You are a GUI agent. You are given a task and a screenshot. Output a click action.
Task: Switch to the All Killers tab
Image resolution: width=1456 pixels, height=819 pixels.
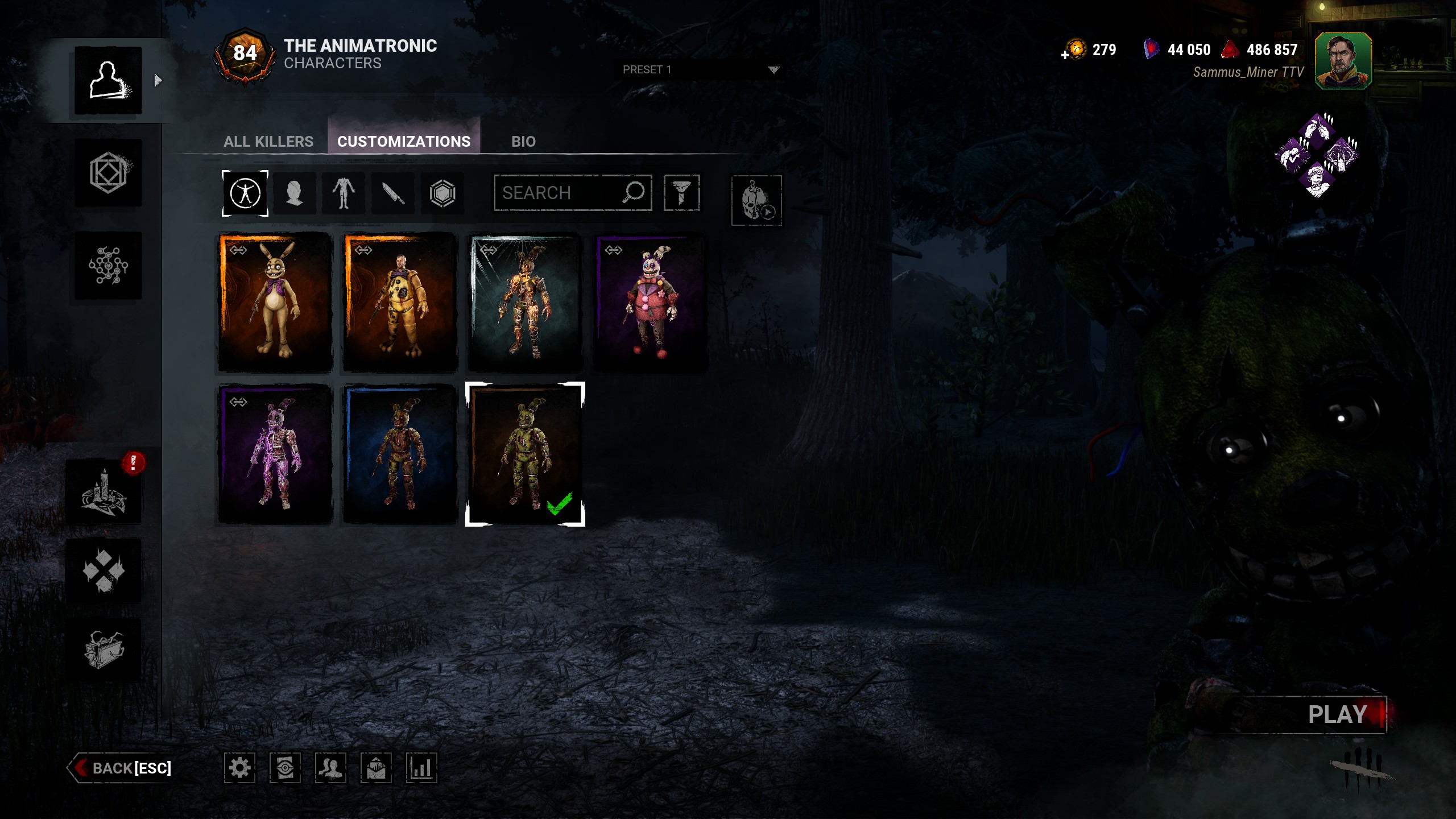click(x=268, y=141)
